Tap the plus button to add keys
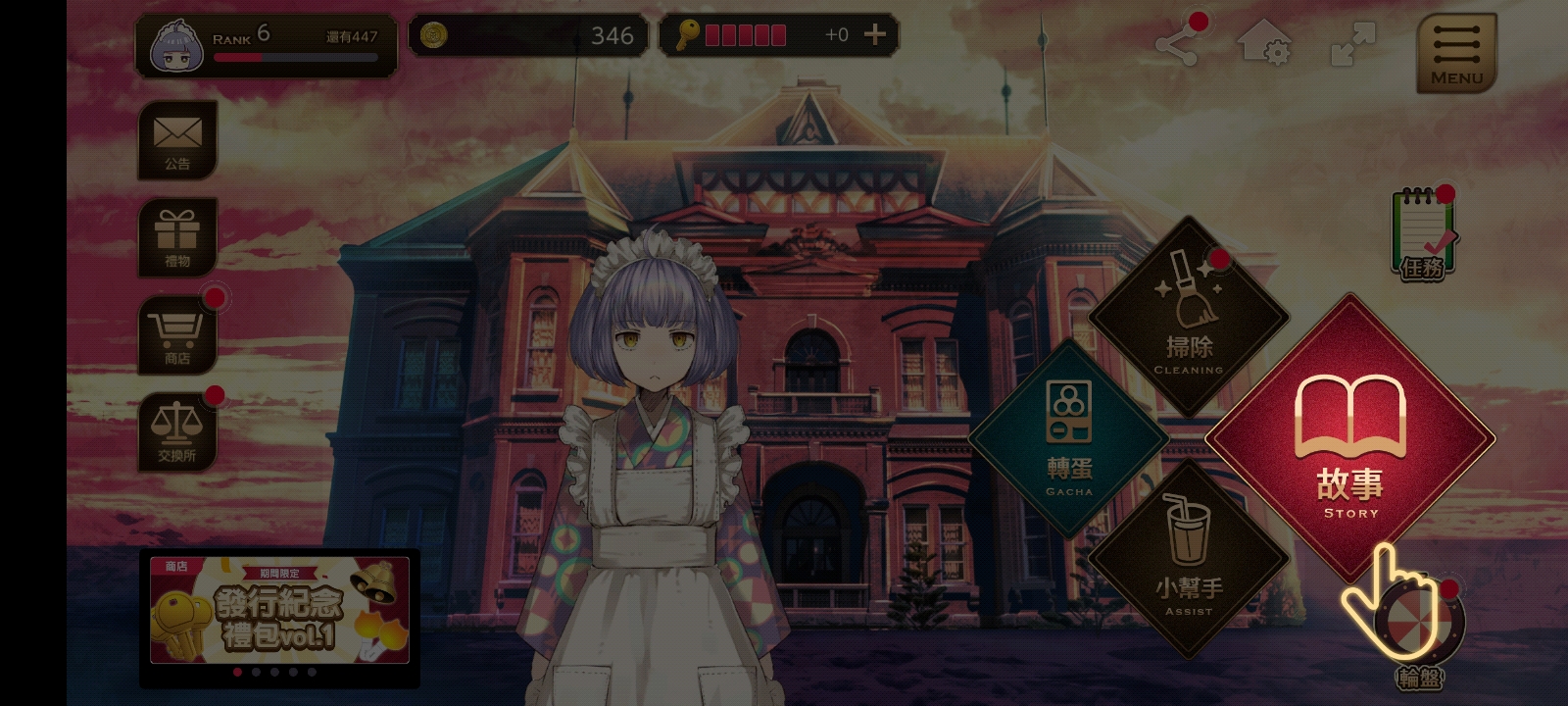 (874, 35)
